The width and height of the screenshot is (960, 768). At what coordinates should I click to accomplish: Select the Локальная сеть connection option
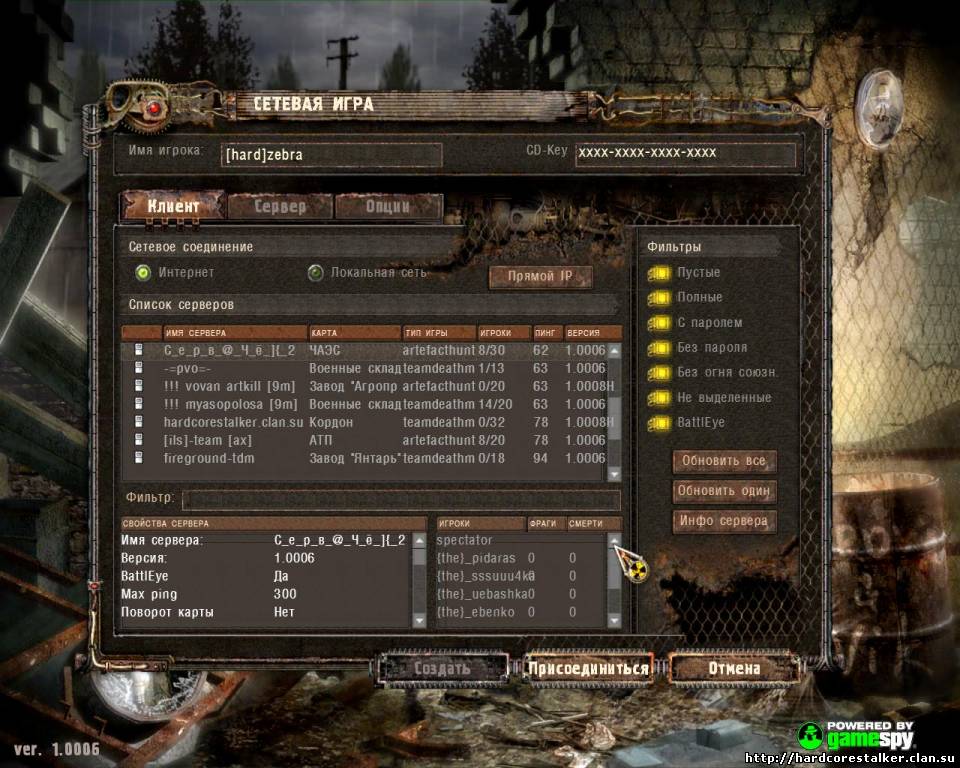point(316,272)
